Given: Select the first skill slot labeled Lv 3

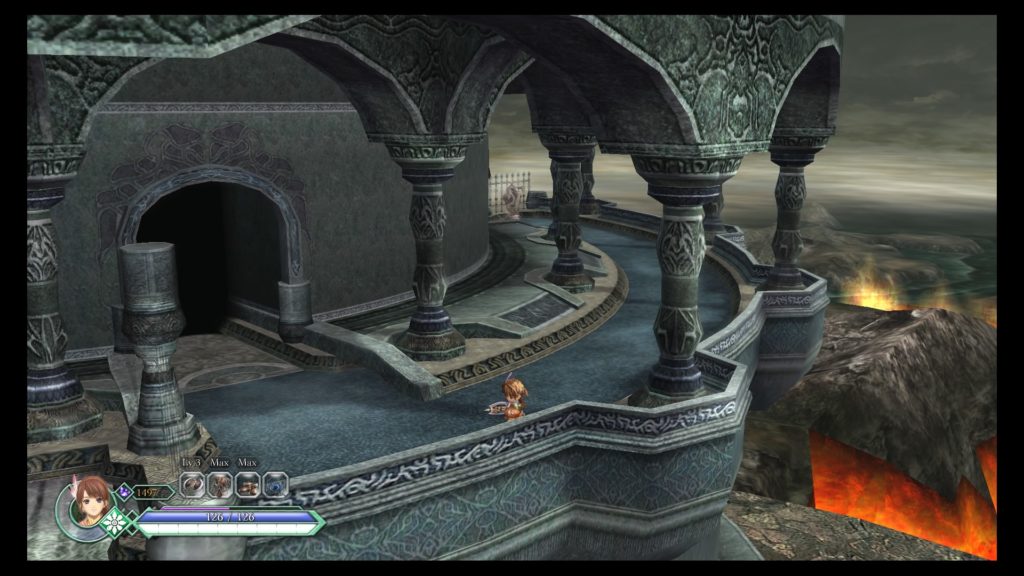Looking at the screenshot, I should click(192, 485).
